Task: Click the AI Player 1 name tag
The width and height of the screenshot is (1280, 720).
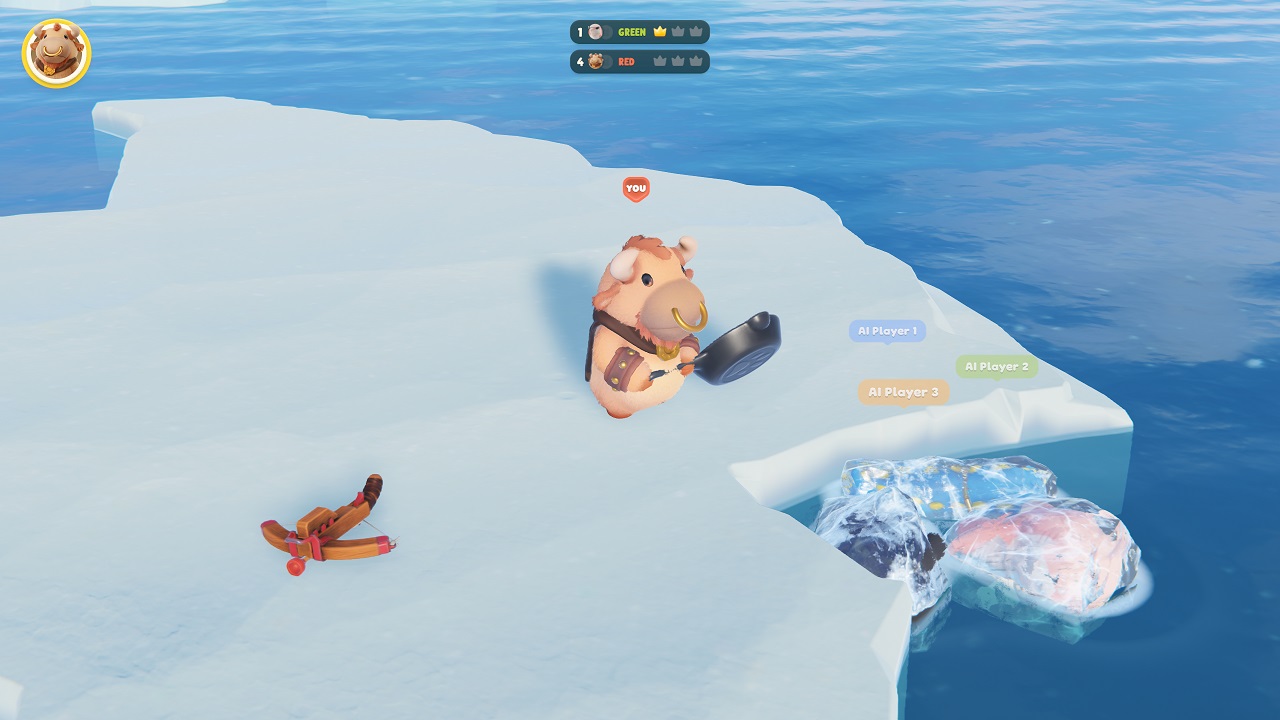Action: coord(887,331)
